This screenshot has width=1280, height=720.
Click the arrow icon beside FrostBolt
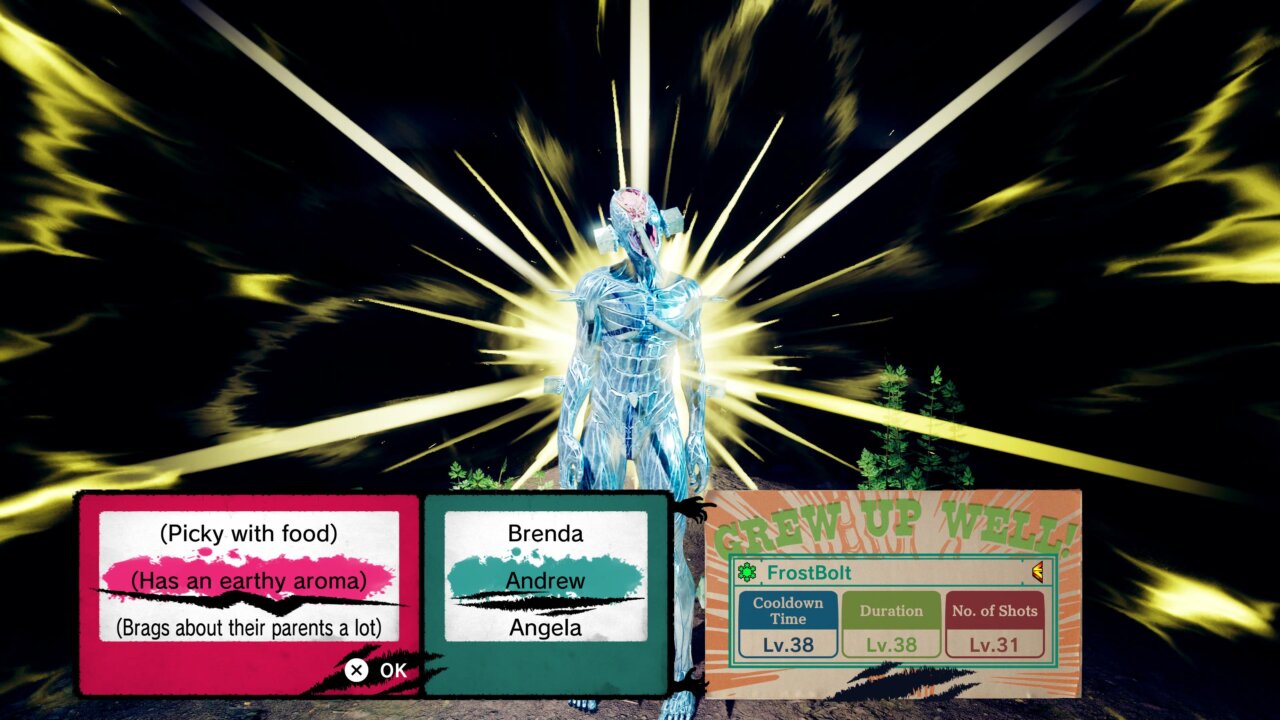click(x=1037, y=572)
